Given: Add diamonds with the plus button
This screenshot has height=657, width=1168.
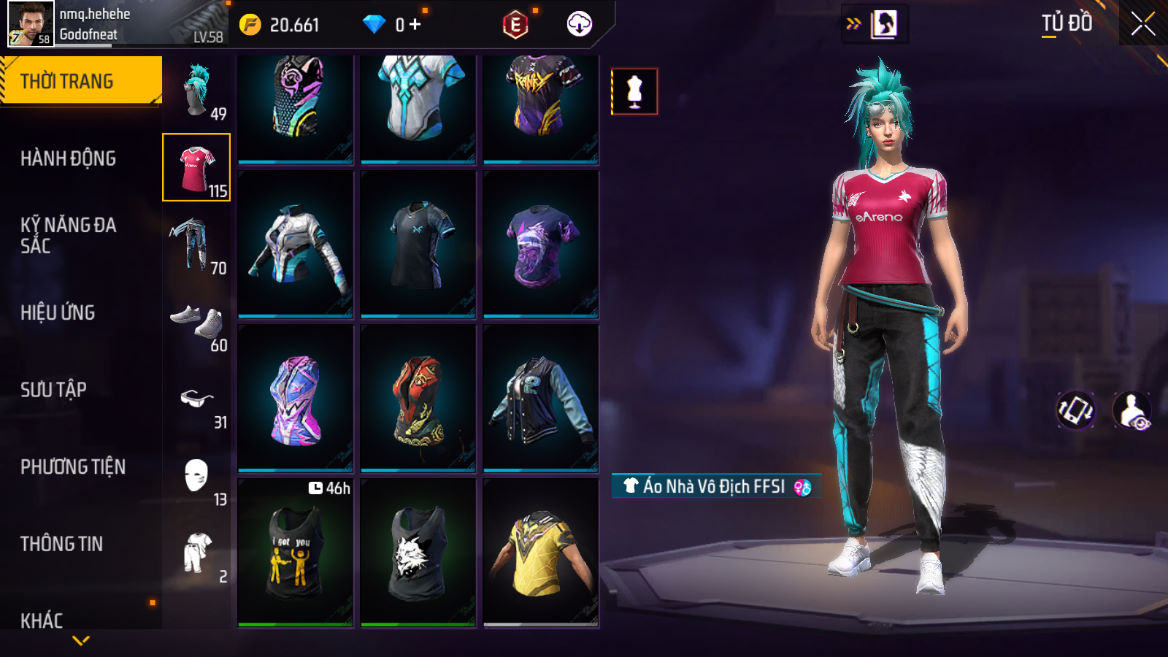Looking at the screenshot, I should tap(414, 25).
